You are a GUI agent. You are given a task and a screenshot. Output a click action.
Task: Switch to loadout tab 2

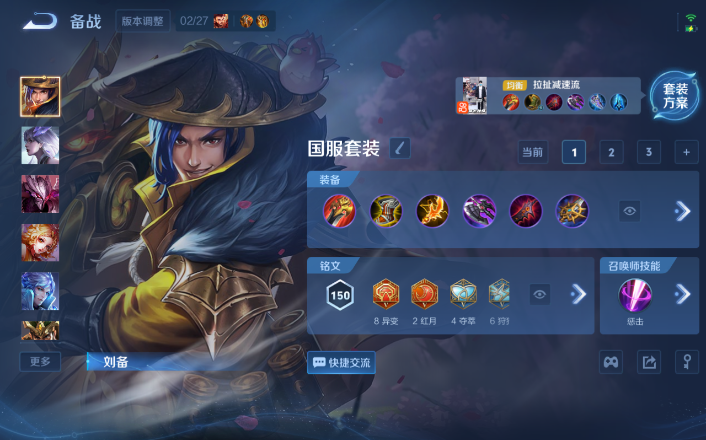pos(611,152)
